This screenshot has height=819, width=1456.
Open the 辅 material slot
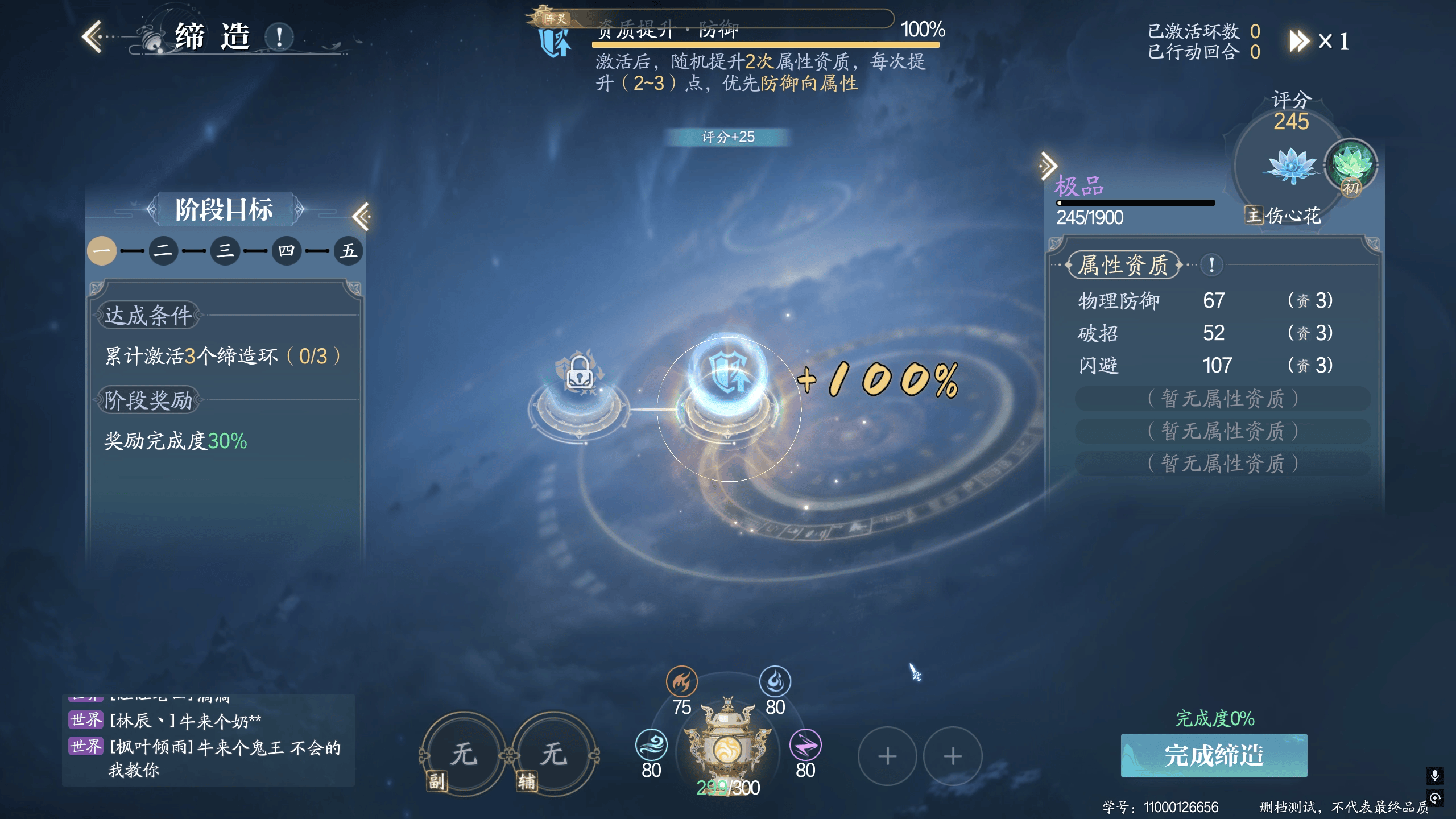(x=553, y=754)
